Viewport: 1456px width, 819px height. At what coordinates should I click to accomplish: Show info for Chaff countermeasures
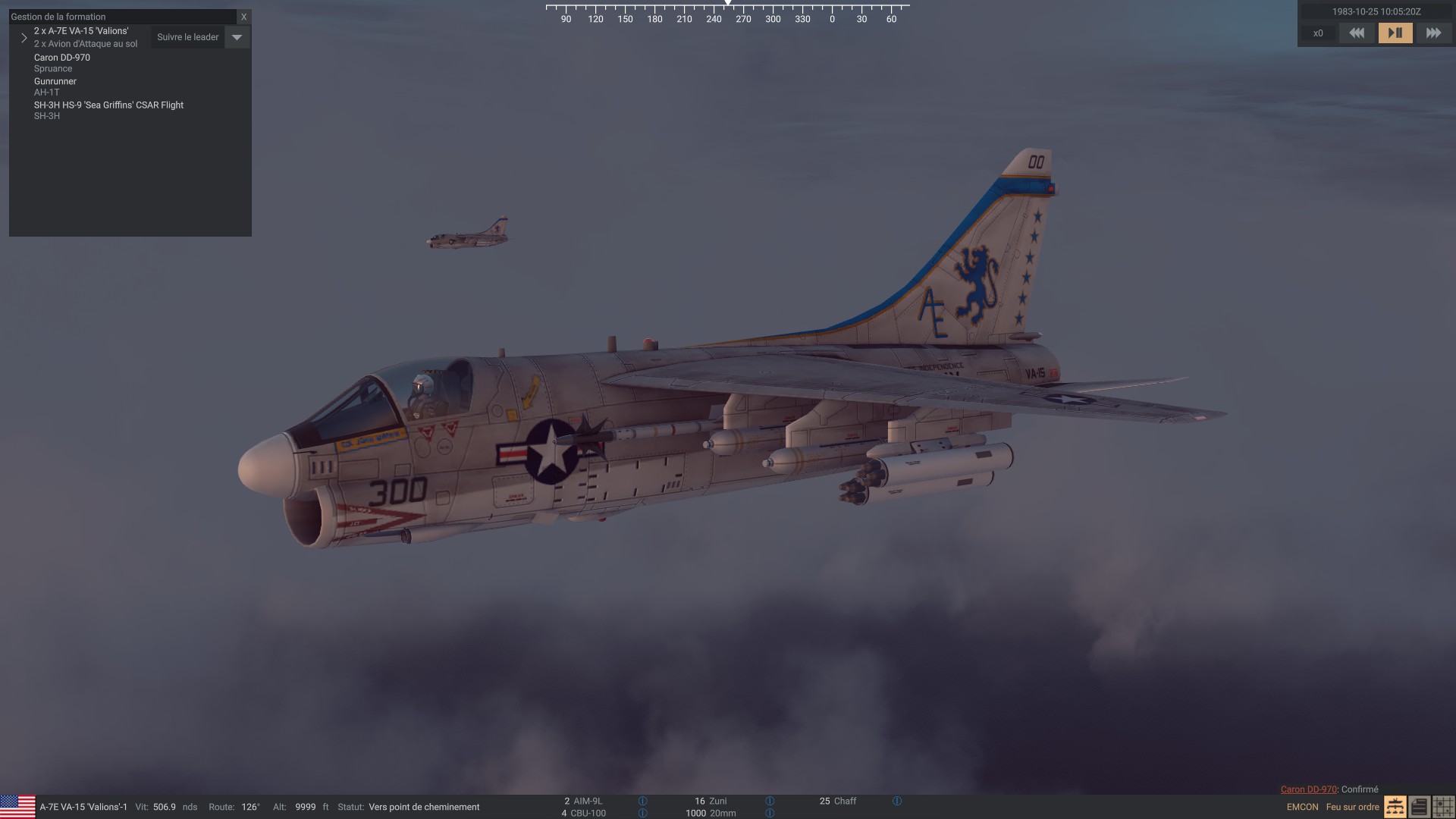897,801
